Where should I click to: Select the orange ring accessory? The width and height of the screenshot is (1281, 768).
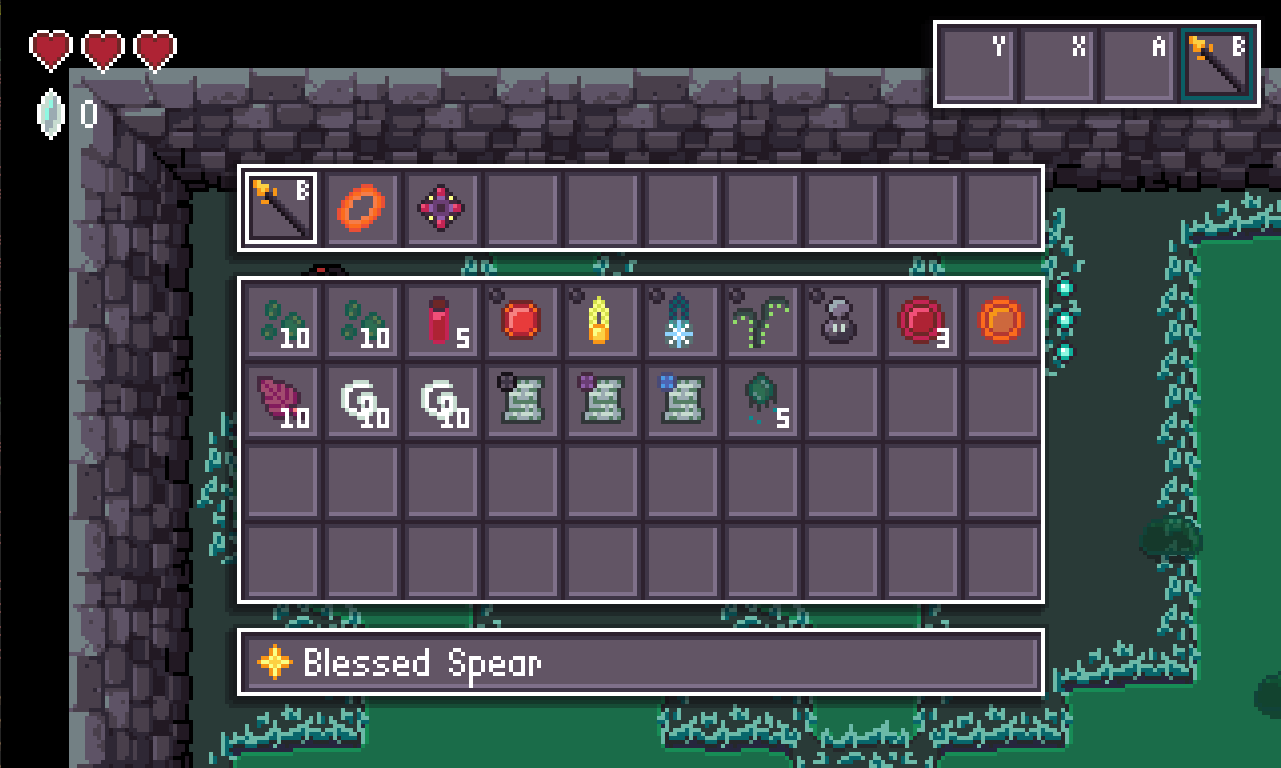(x=362, y=207)
